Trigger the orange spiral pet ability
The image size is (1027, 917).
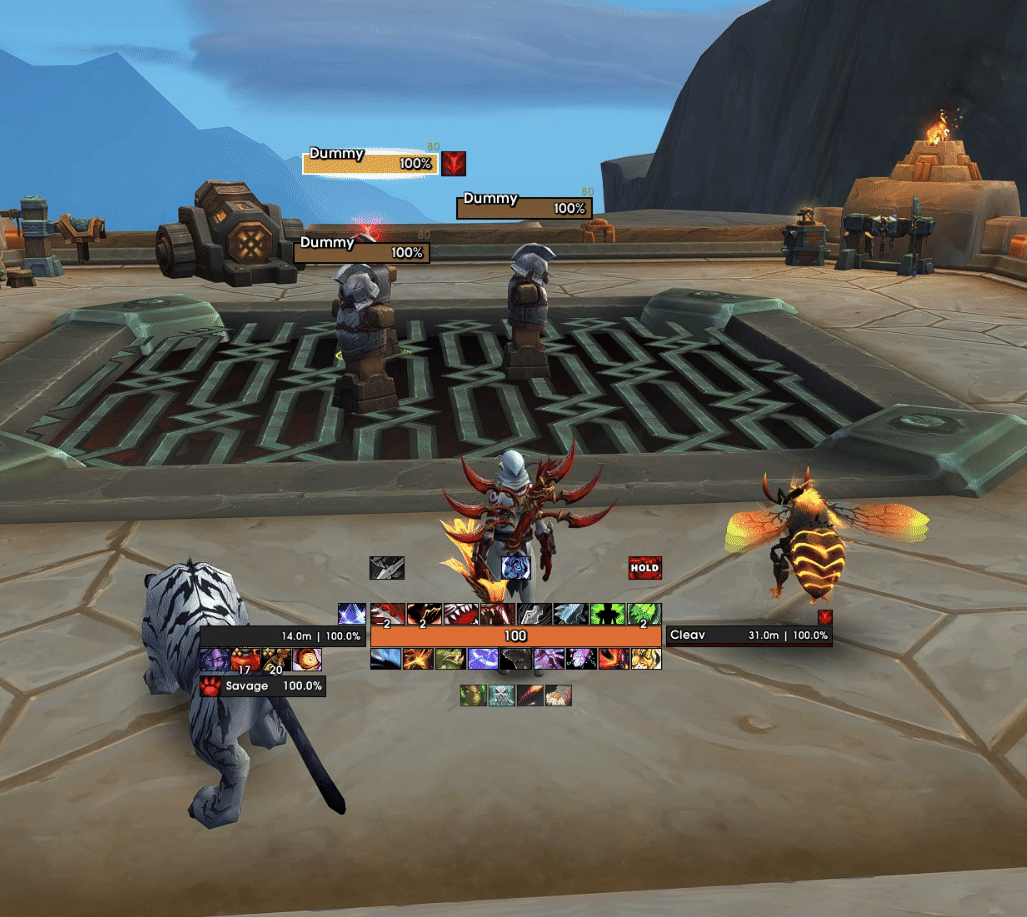click(307, 659)
